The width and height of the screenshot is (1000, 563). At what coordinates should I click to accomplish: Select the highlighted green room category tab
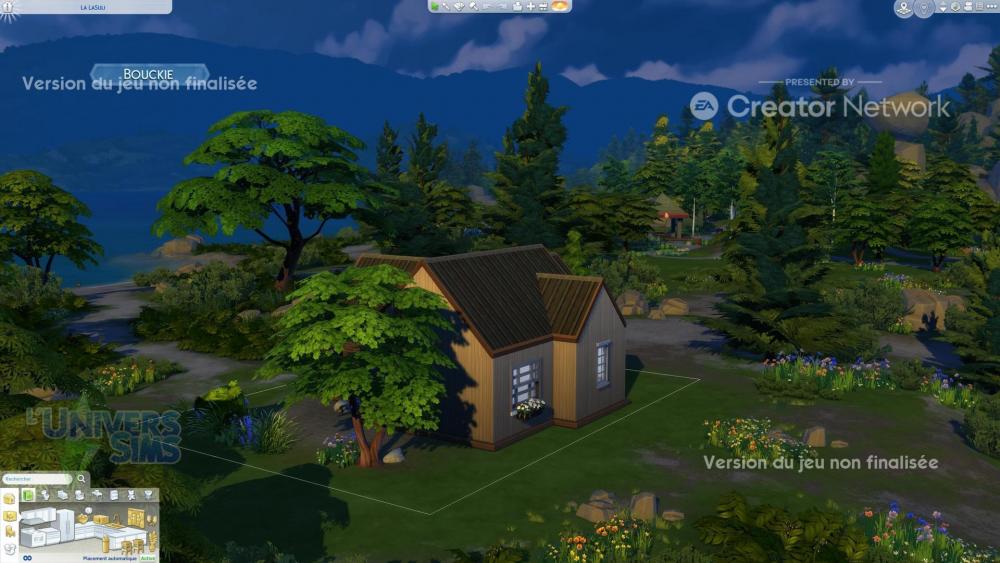(29, 494)
